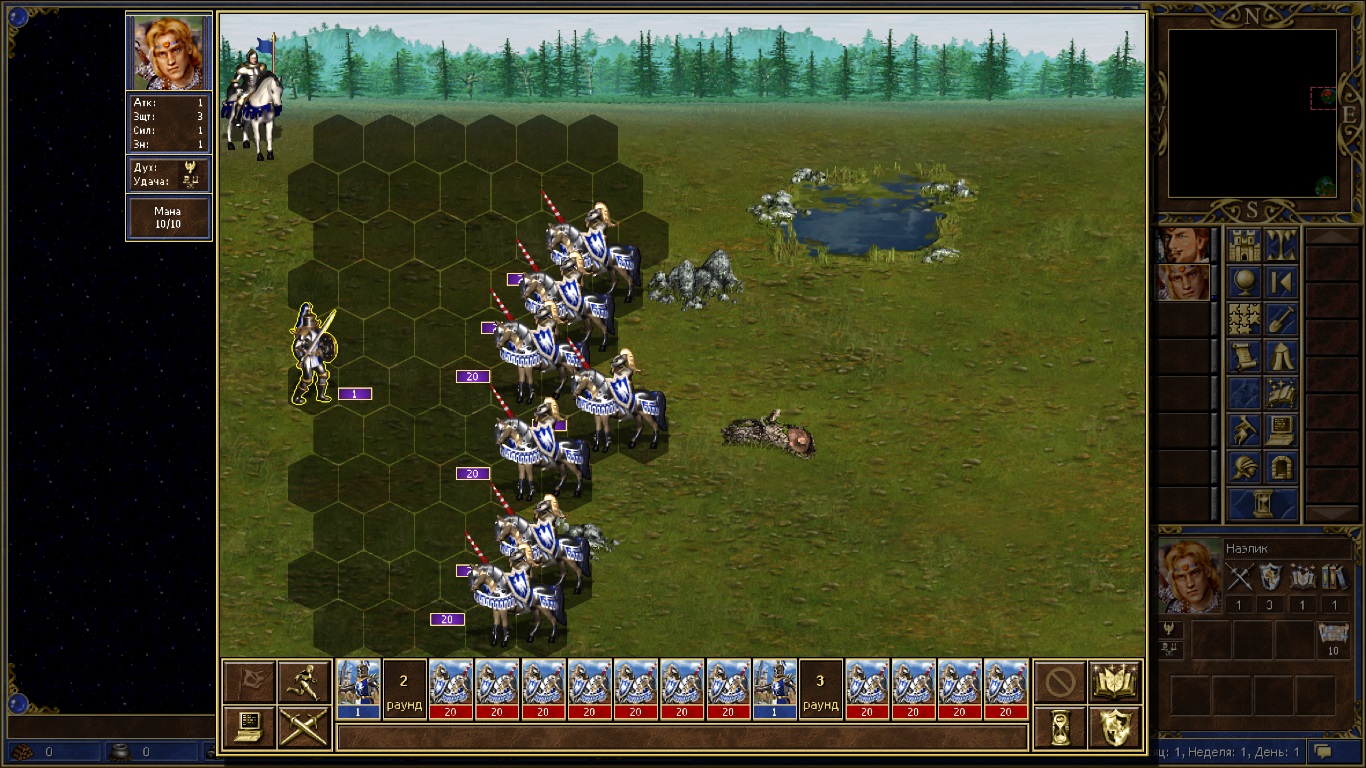Image resolution: width=1366 pixels, height=768 pixels.
Task: Retreat using the running man button
Action: (304, 682)
